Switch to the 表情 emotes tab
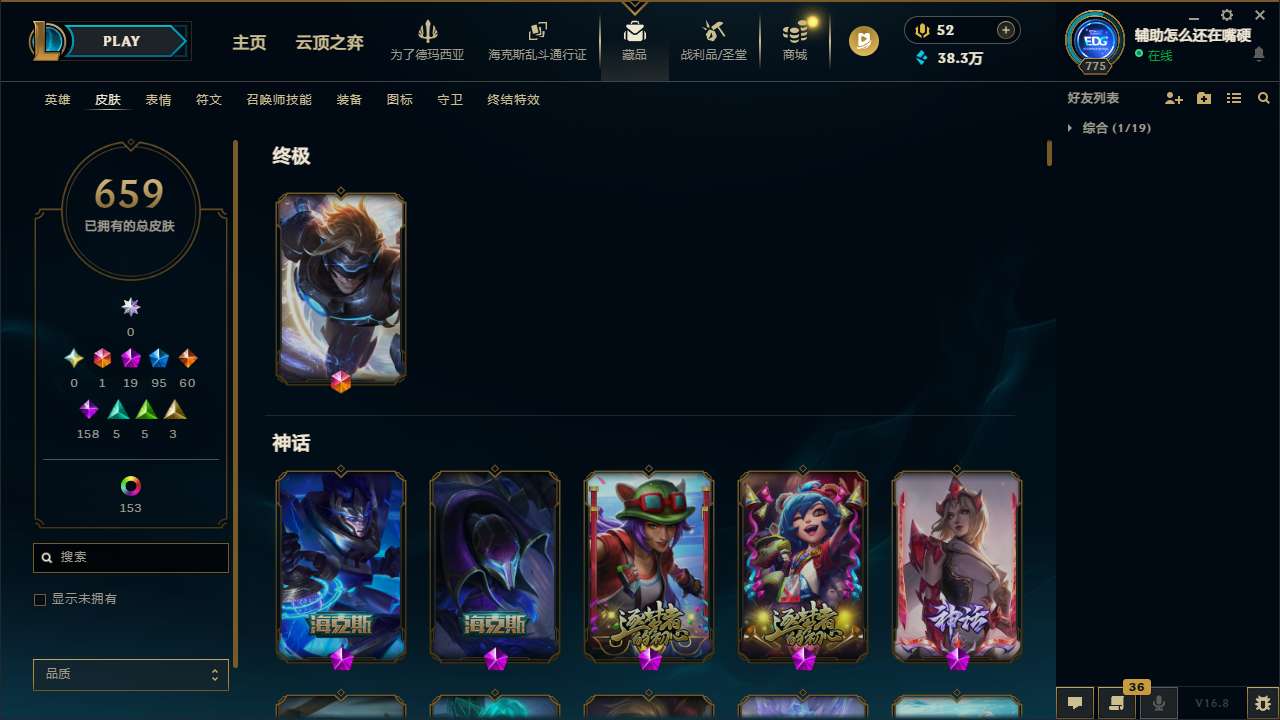 coord(157,99)
